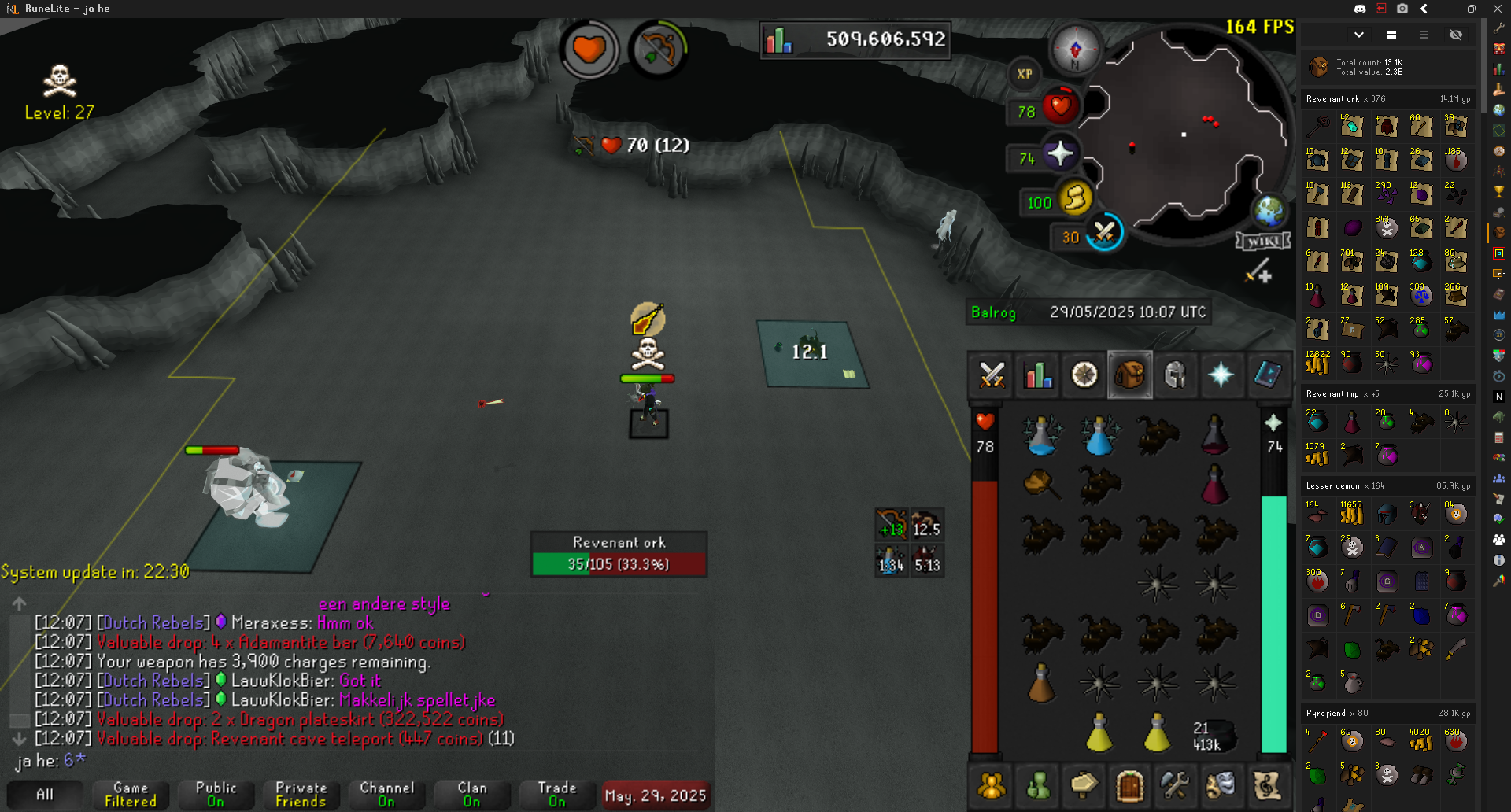
Task: Toggle the Quick Prayers orb
Action: click(1060, 153)
